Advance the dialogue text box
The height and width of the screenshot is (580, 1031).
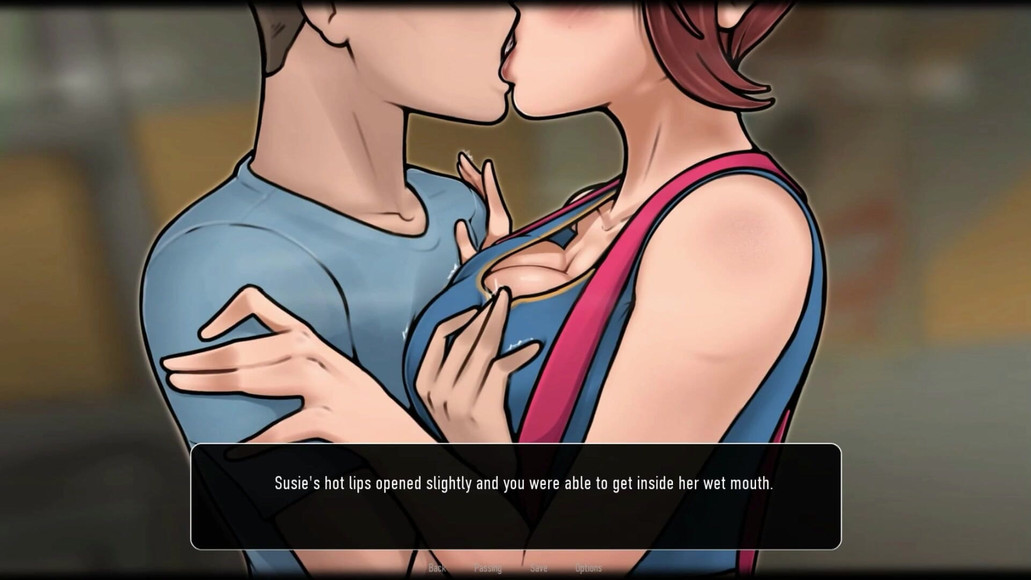515,496
